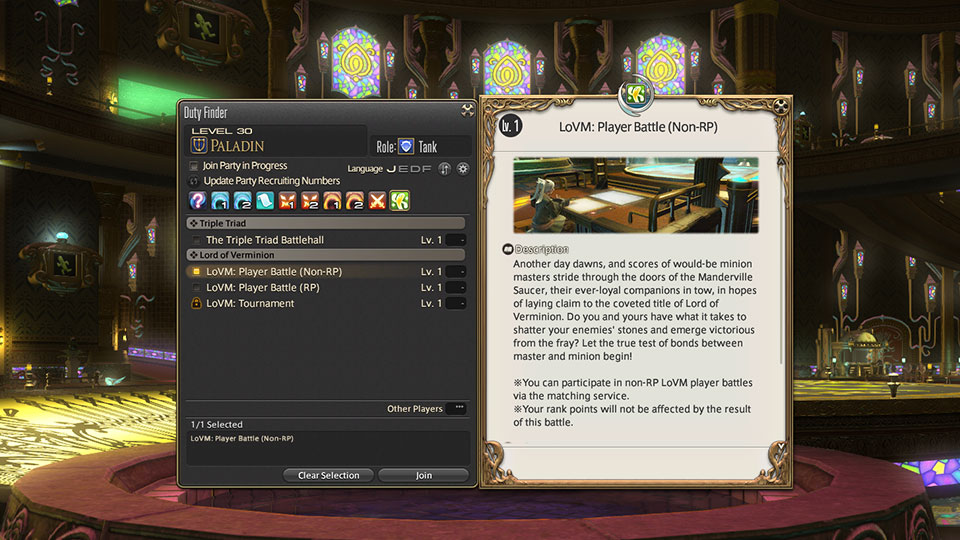Close the Duty Finder window
This screenshot has width=960, height=540.
(x=467, y=111)
